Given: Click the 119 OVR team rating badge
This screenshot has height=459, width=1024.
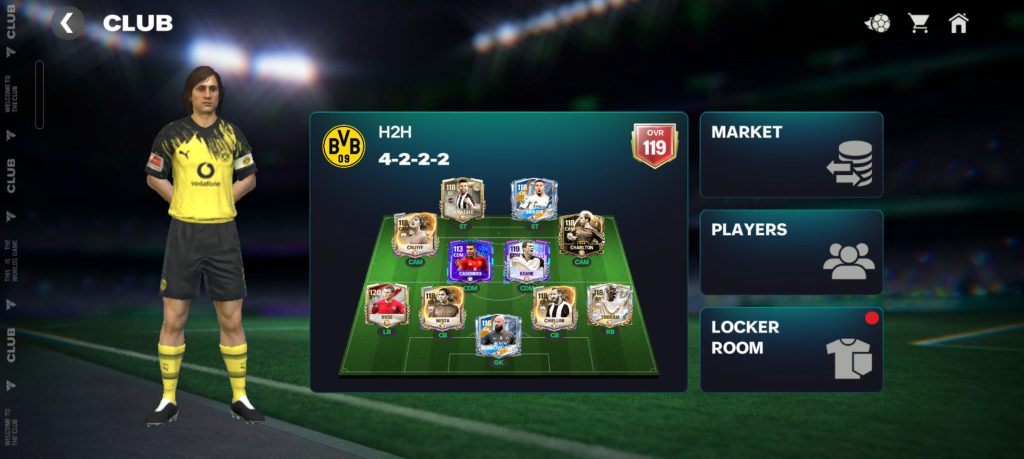Looking at the screenshot, I should (x=654, y=146).
